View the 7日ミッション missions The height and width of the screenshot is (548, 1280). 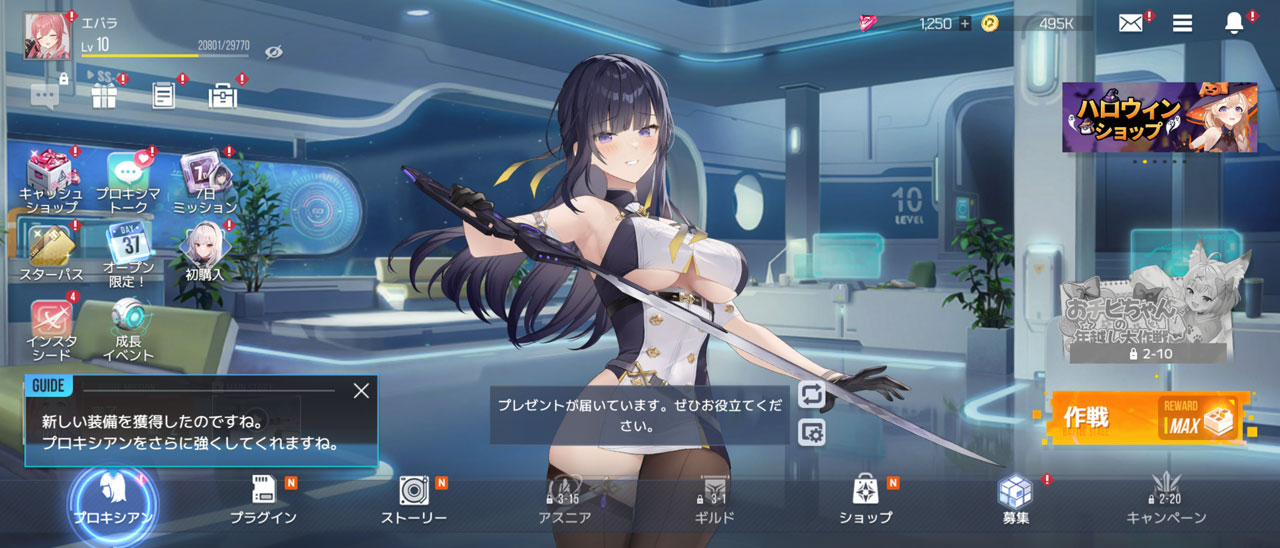tap(204, 182)
